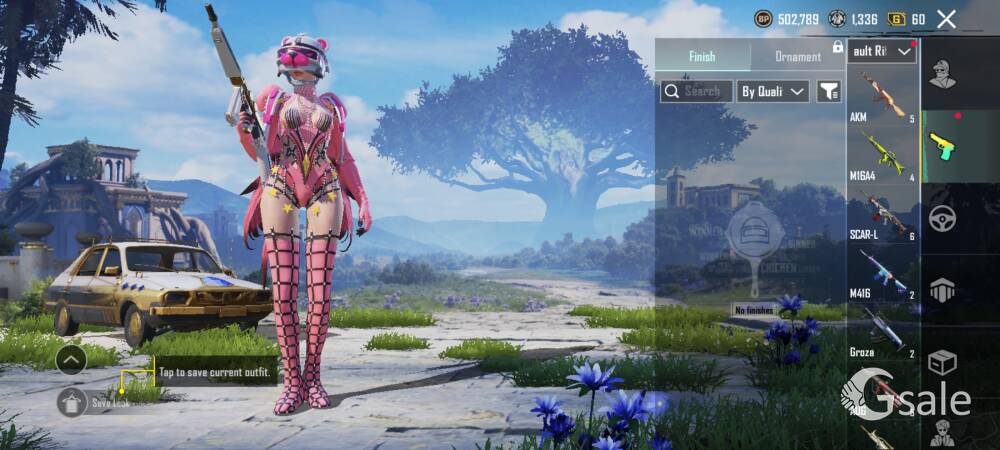Click the Search field for finishes

click(x=696, y=91)
